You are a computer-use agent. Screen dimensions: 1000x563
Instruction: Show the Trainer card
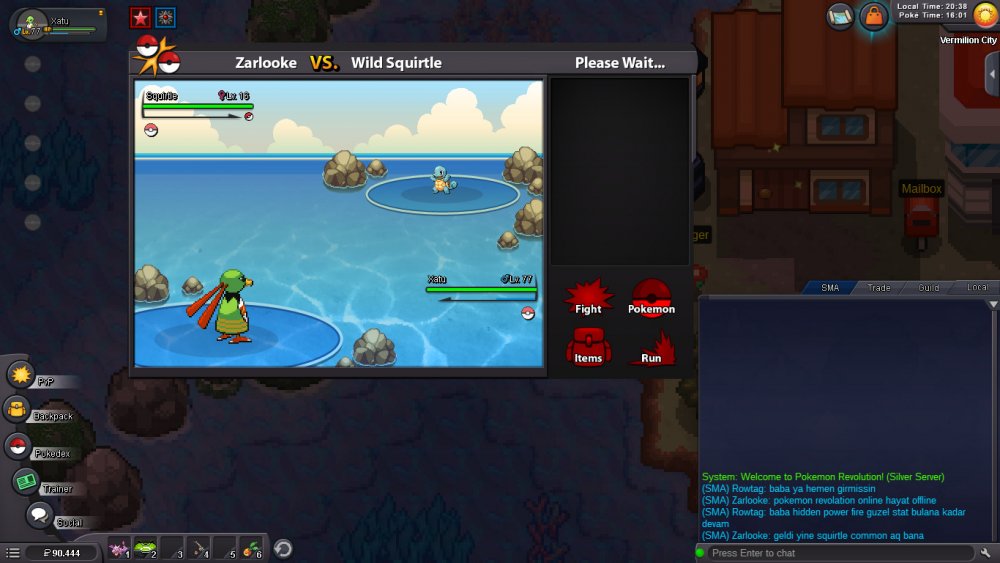coord(26,482)
